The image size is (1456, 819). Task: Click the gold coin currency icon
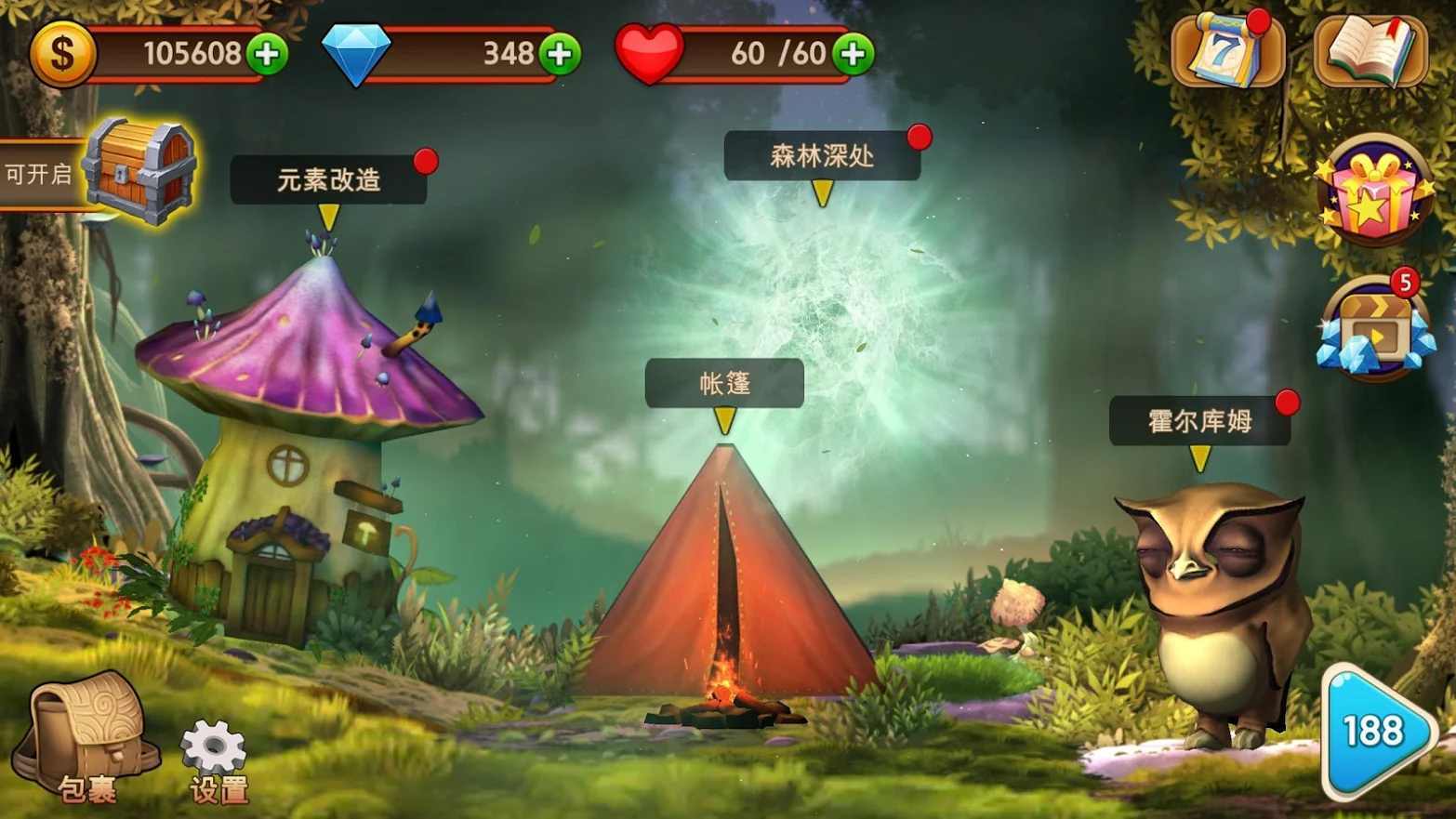(x=61, y=54)
